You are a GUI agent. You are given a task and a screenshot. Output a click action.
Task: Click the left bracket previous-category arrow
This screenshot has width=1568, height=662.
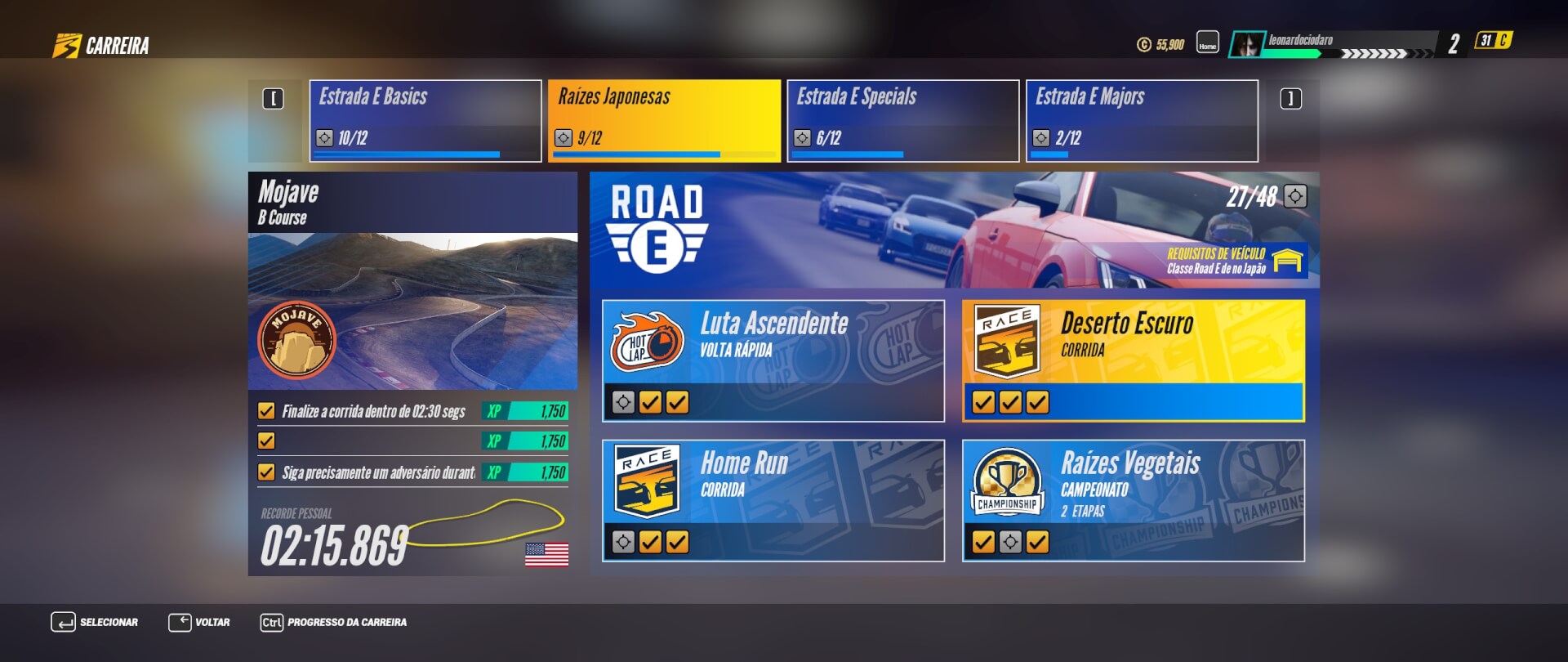click(273, 99)
